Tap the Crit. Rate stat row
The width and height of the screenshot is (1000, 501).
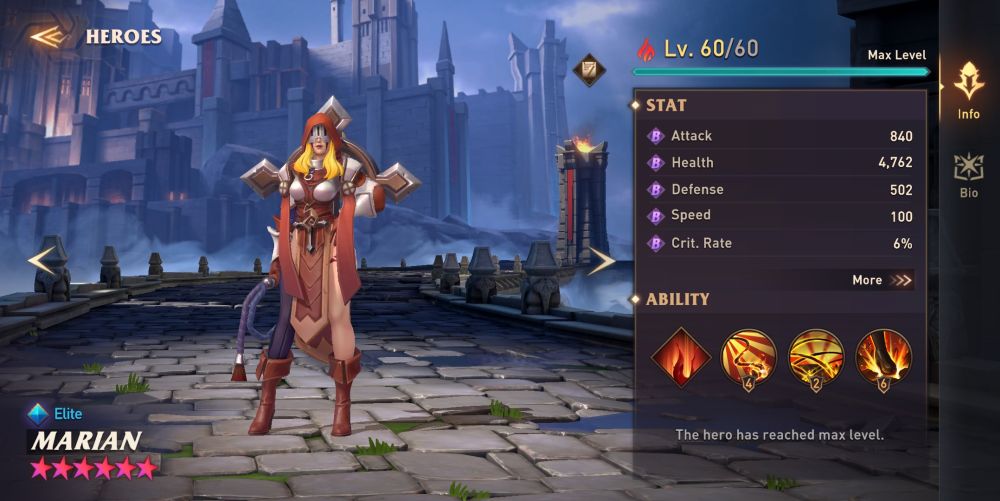pyautogui.click(x=780, y=243)
